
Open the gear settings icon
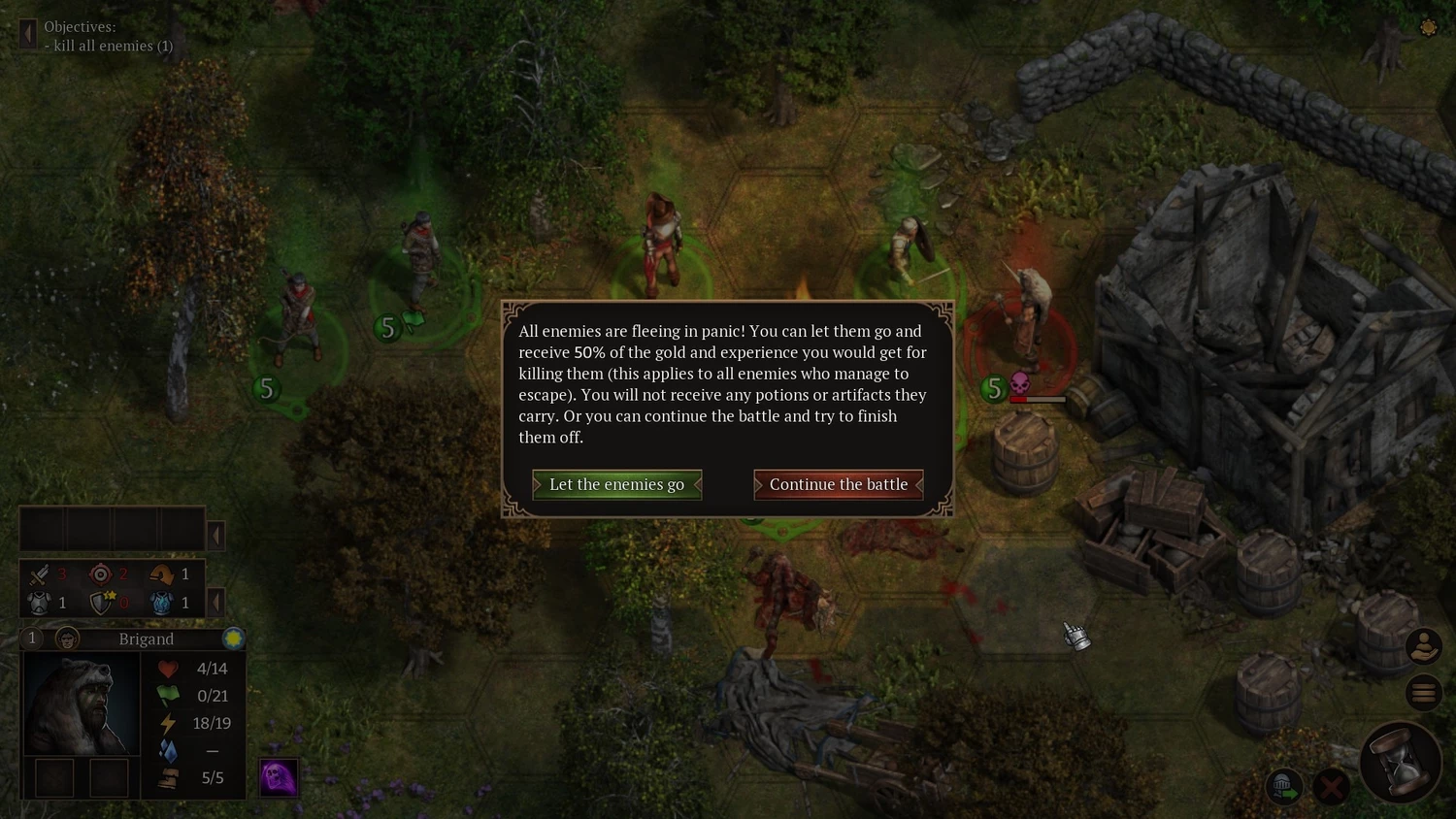pyautogui.click(x=1428, y=27)
